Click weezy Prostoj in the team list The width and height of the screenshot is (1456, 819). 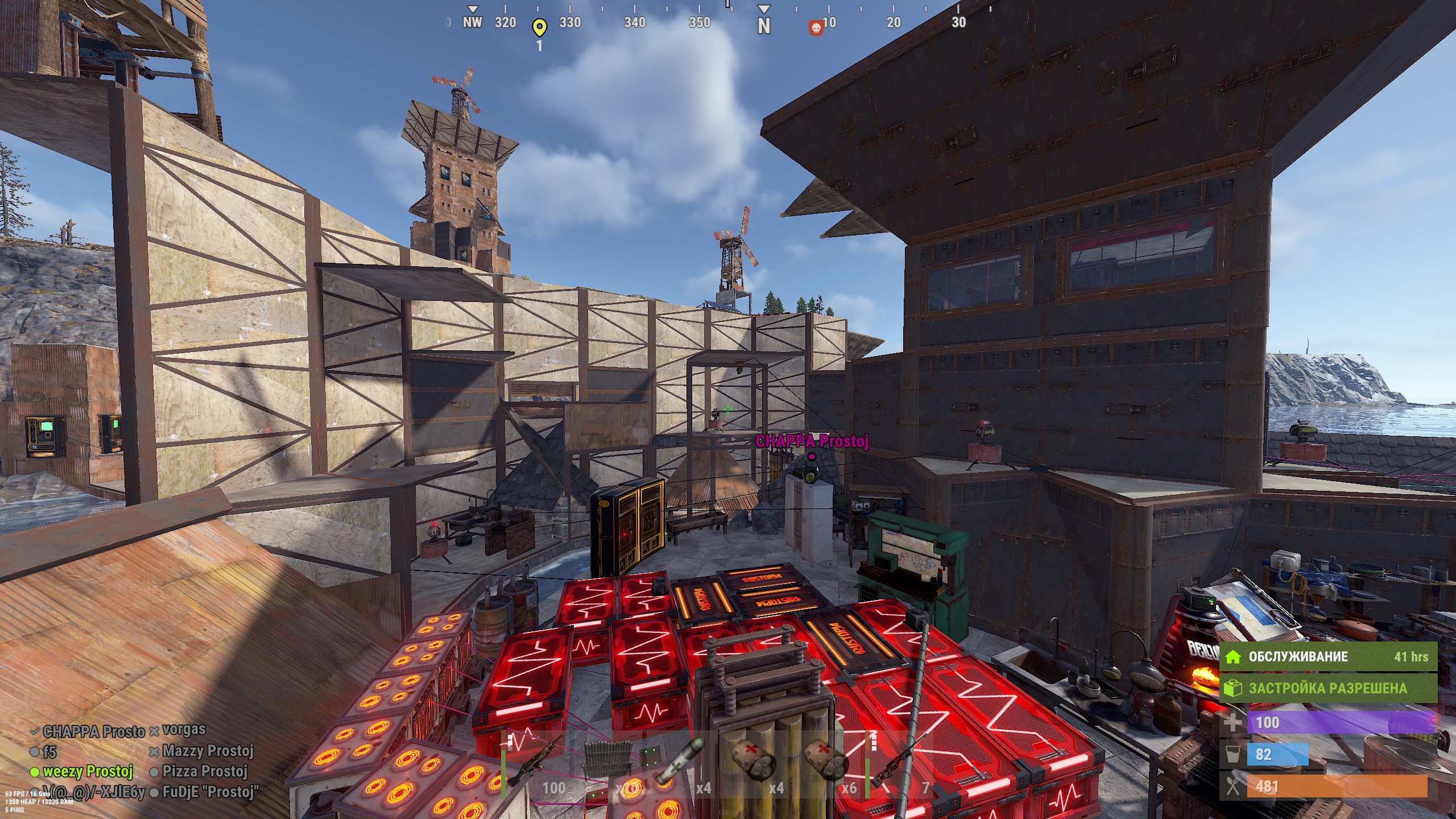pyautogui.click(x=87, y=772)
